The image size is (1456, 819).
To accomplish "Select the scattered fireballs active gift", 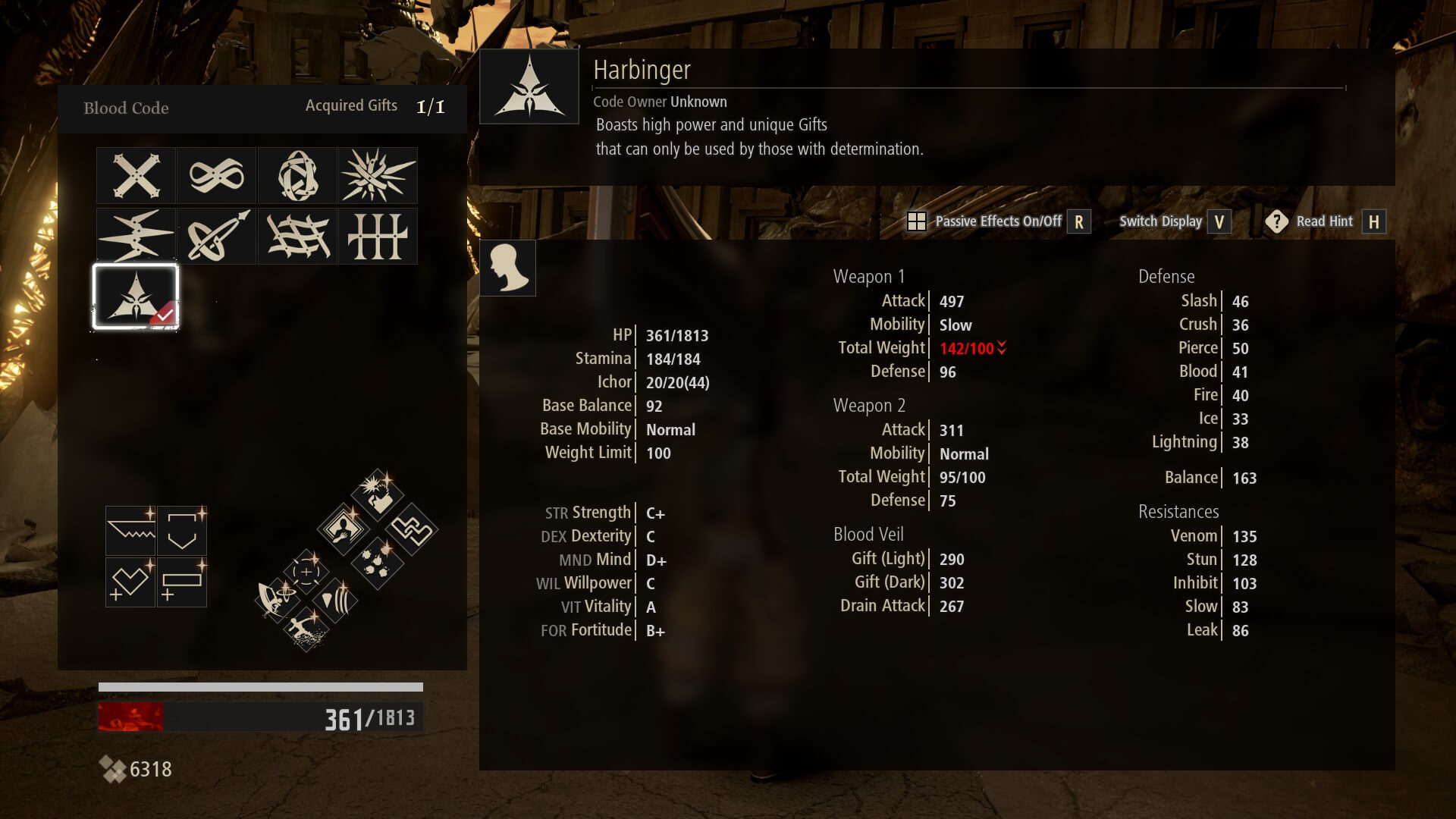I will click(377, 563).
